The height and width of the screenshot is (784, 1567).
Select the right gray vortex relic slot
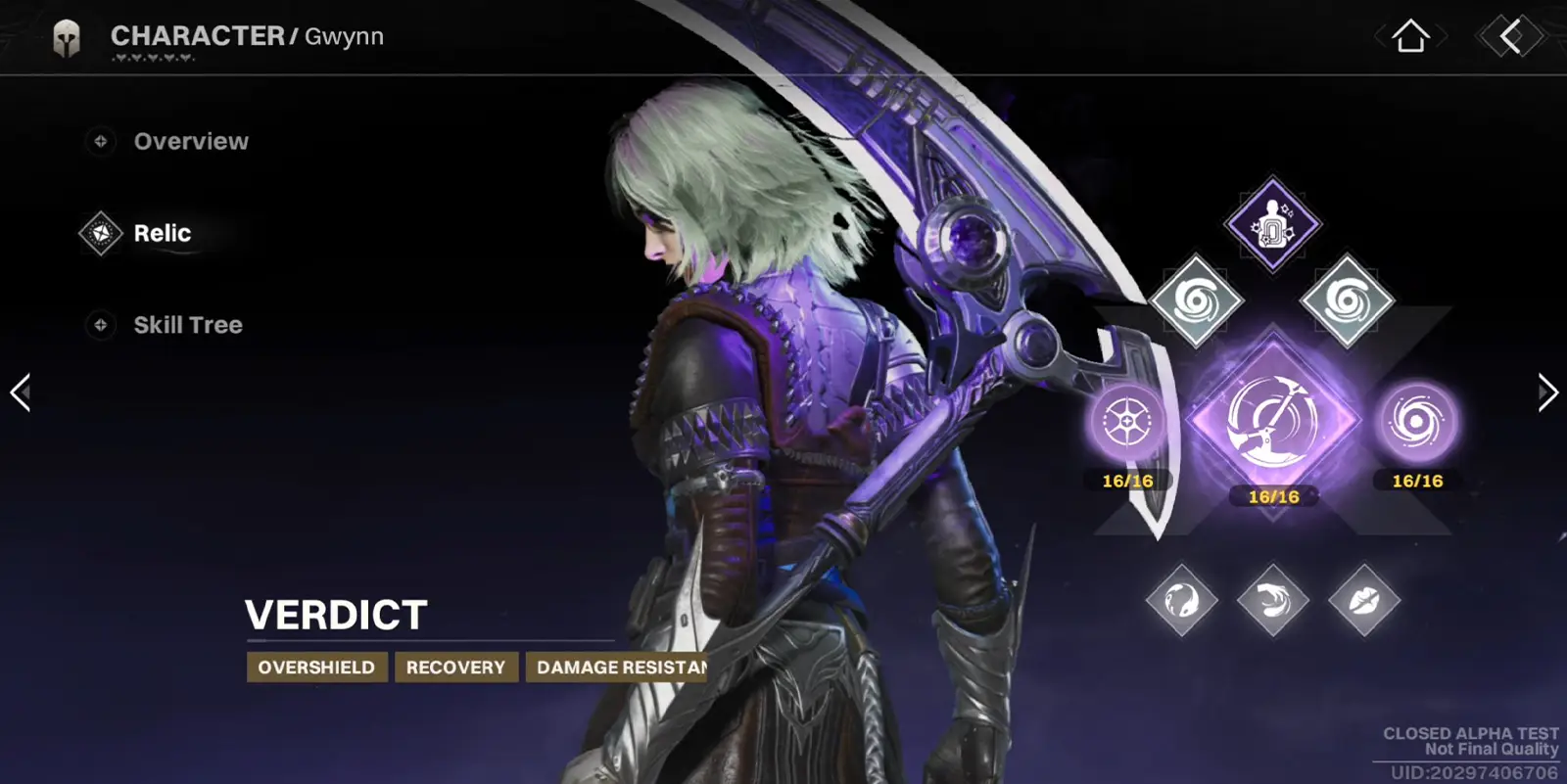pyautogui.click(x=1345, y=302)
